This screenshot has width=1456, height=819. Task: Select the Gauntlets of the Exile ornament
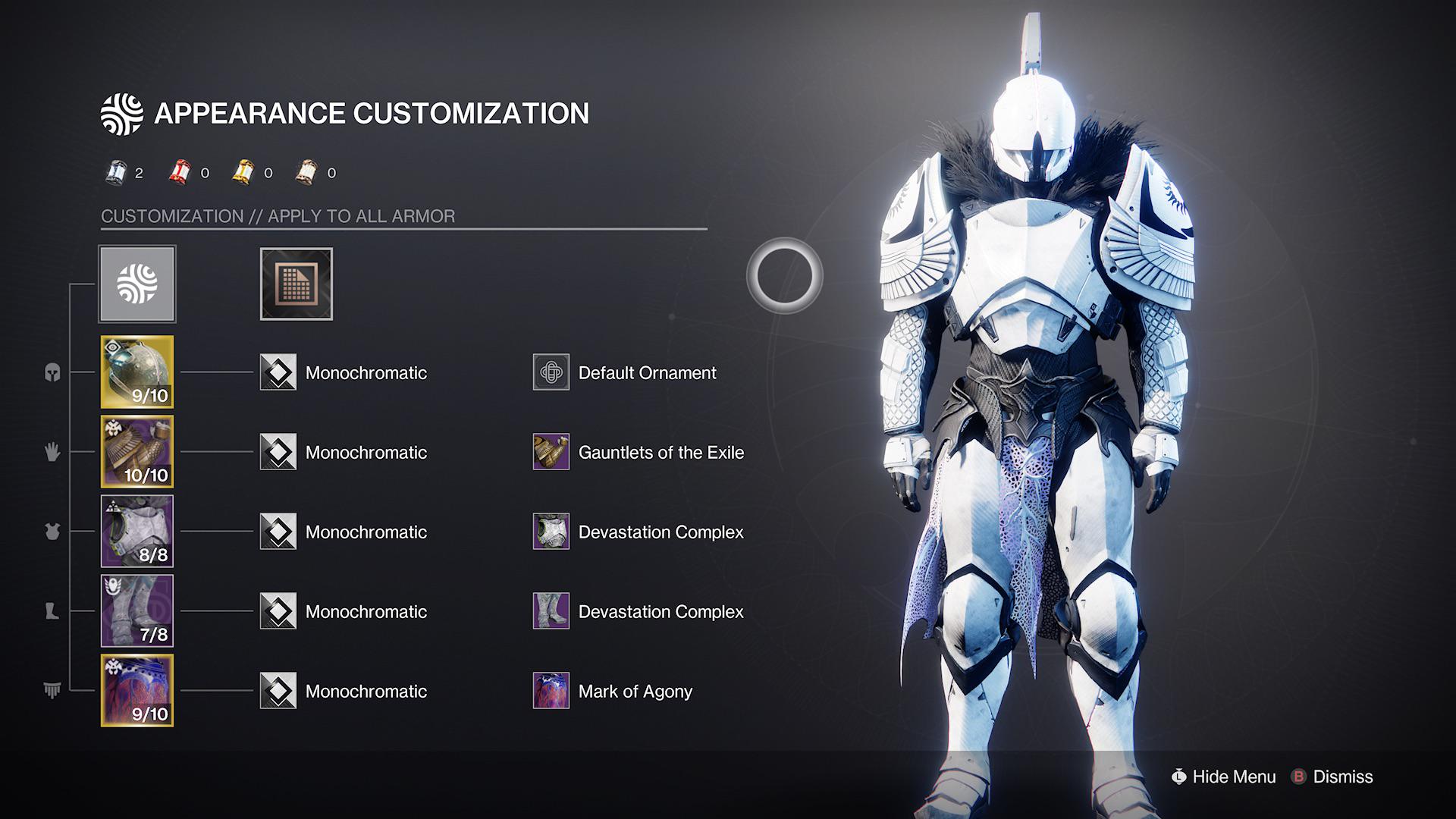(551, 452)
